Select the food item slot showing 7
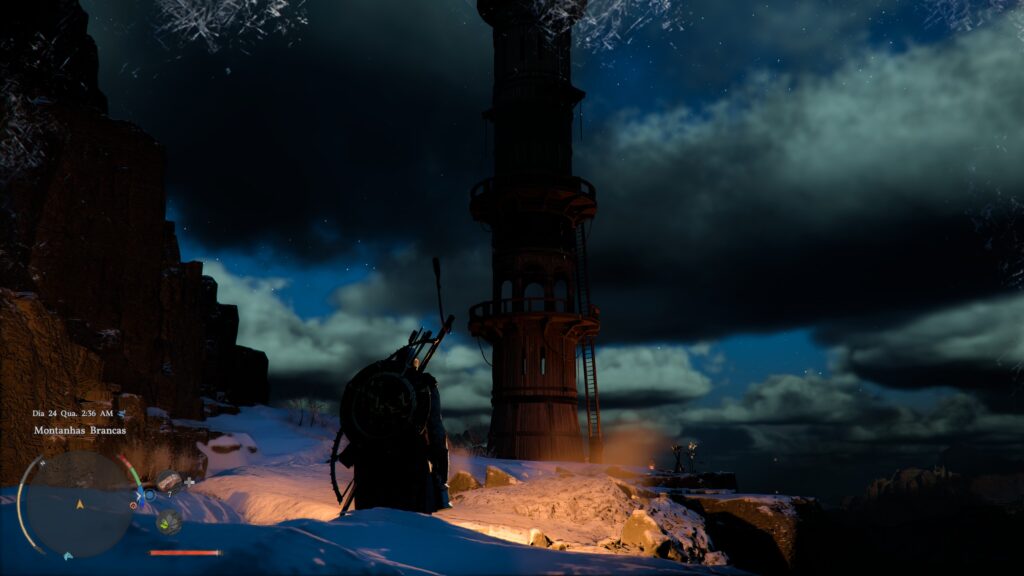 click(168, 482)
